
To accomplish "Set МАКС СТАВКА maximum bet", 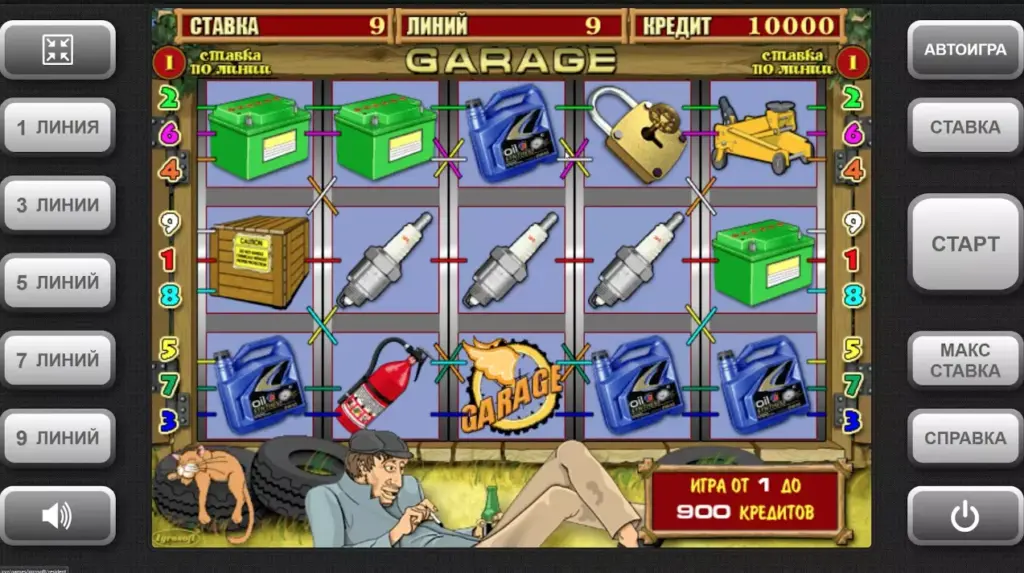I will [x=964, y=360].
